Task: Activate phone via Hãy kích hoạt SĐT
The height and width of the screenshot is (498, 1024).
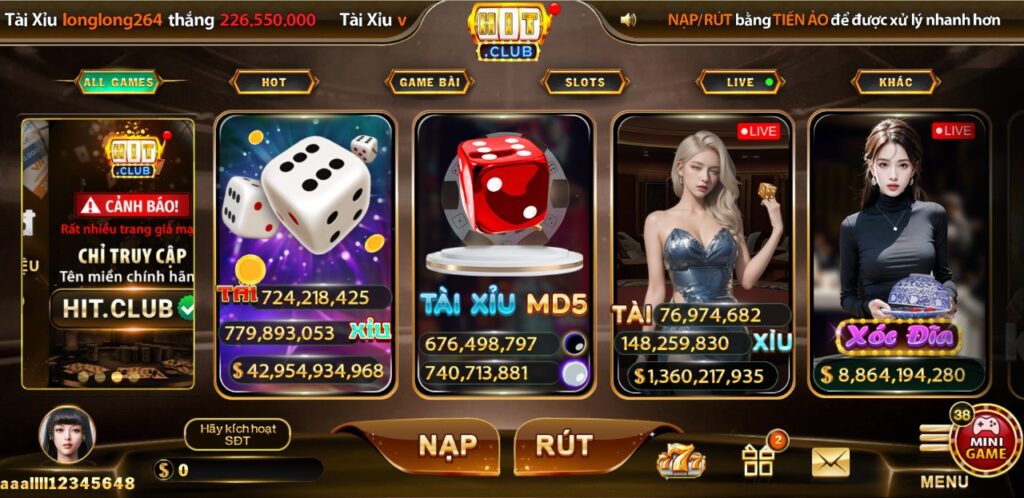Action: point(238,434)
